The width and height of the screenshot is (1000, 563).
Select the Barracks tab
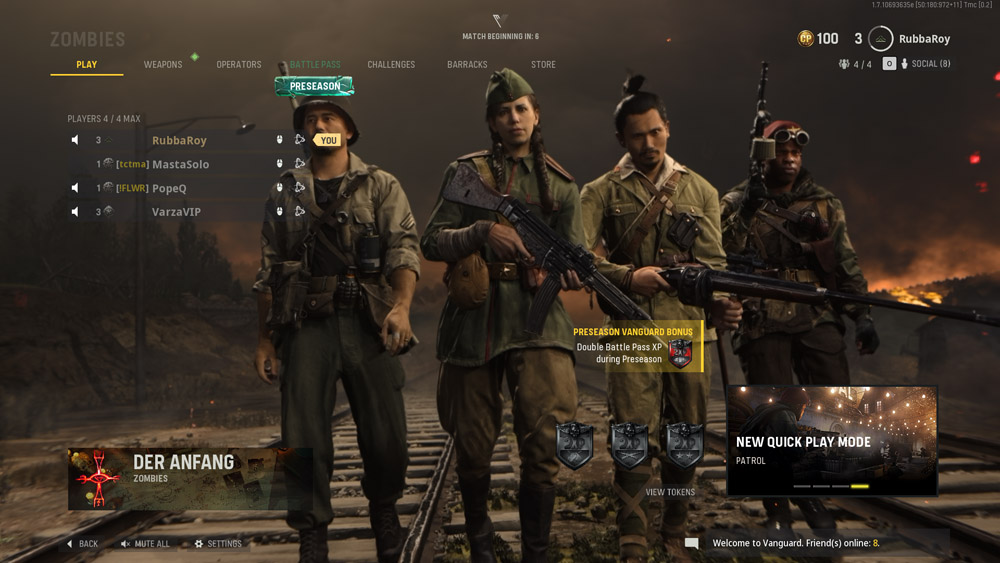pos(467,65)
